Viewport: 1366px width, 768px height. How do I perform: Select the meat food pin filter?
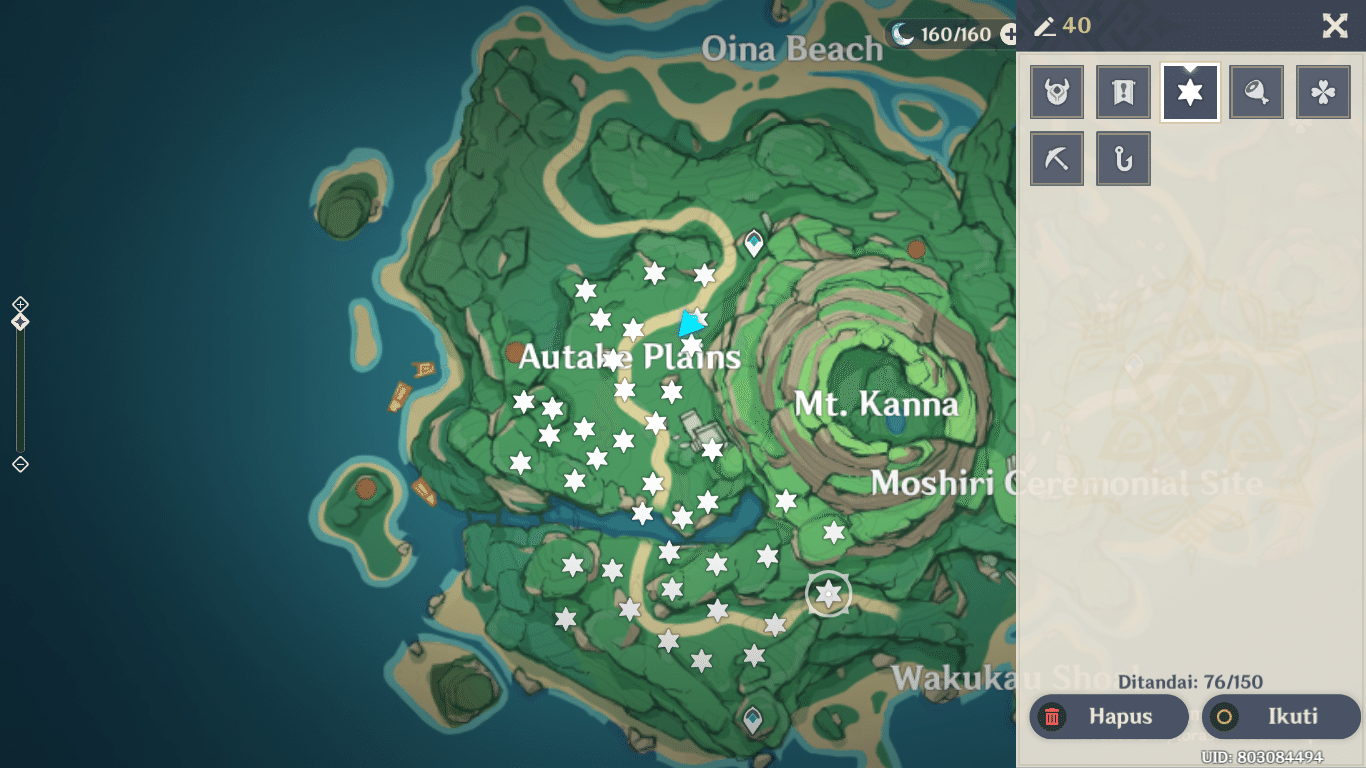1256,91
